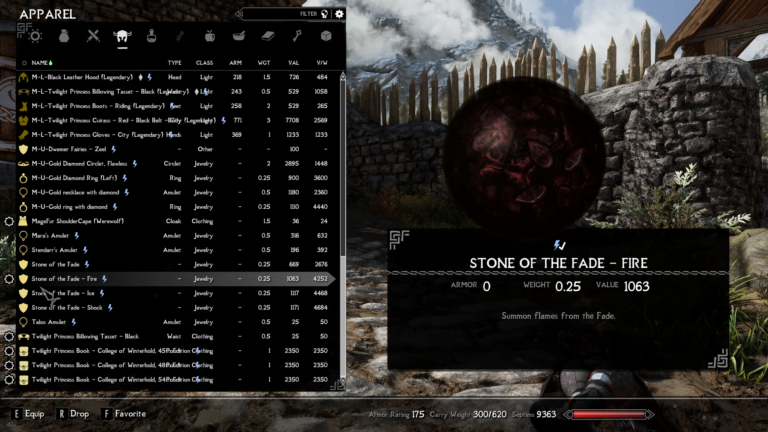Image resolution: width=768 pixels, height=432 pixels.
Task: Switch to the misc items cube tab
Action: [x=325, y=37]
